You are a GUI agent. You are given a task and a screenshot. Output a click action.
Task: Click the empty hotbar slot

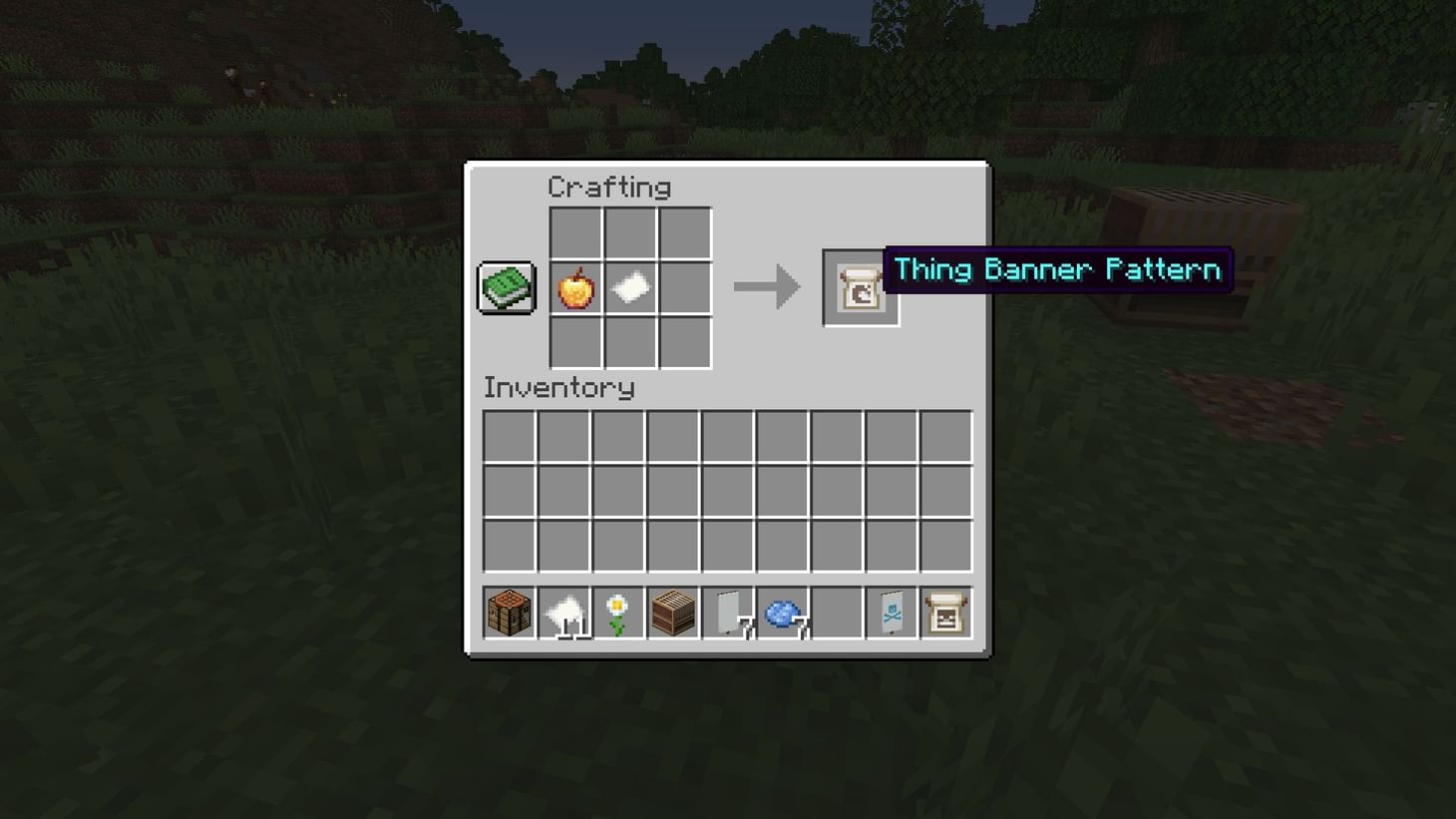835,613
